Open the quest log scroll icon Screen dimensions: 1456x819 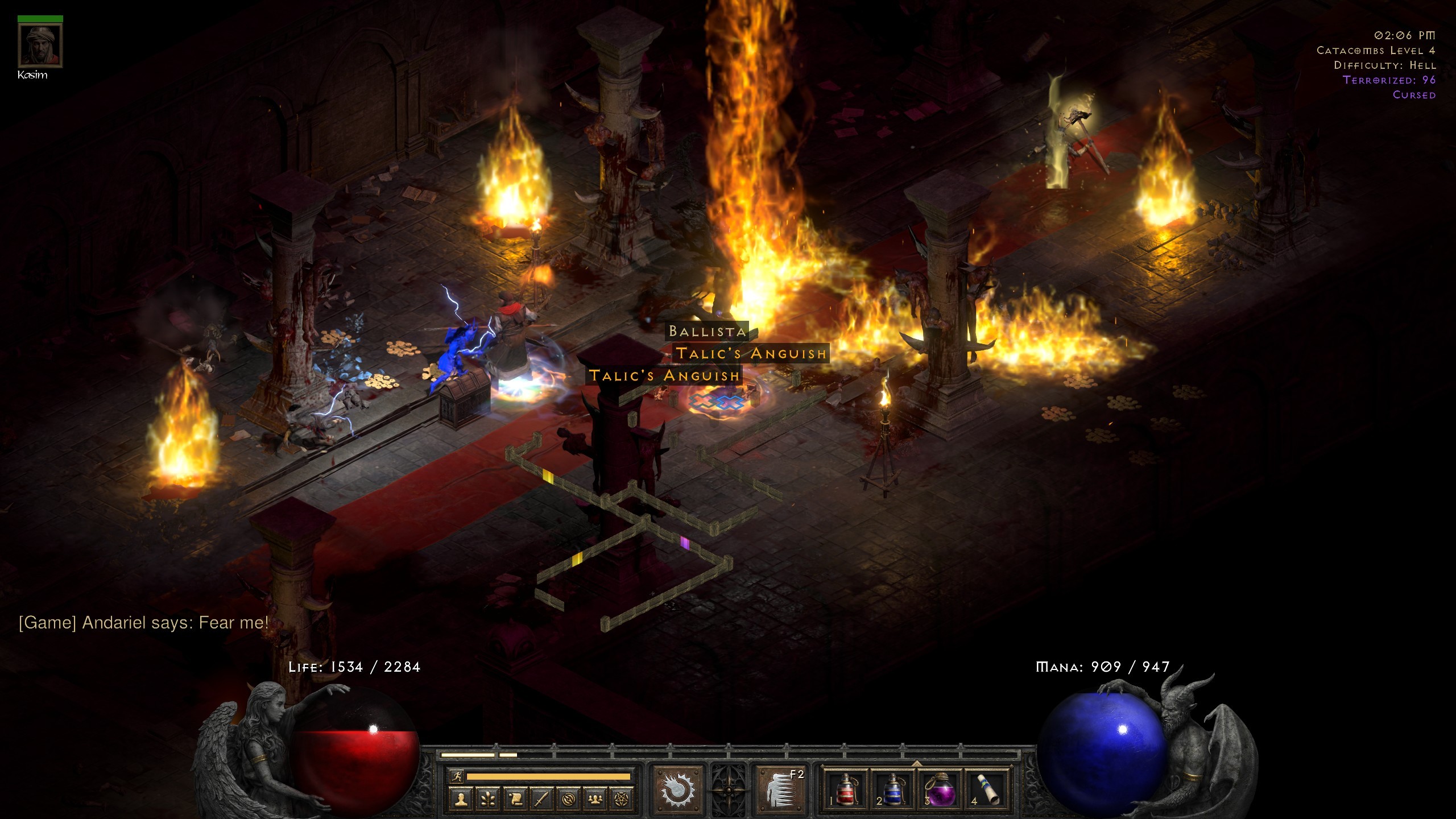pos(515,800)
